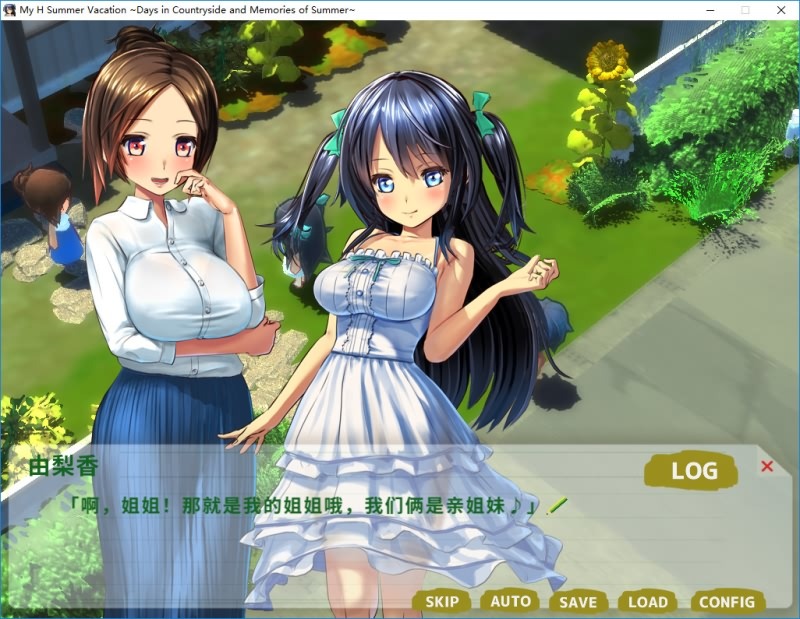Open the CONFIG settings

pyautogui.click(x=727, y=601)
